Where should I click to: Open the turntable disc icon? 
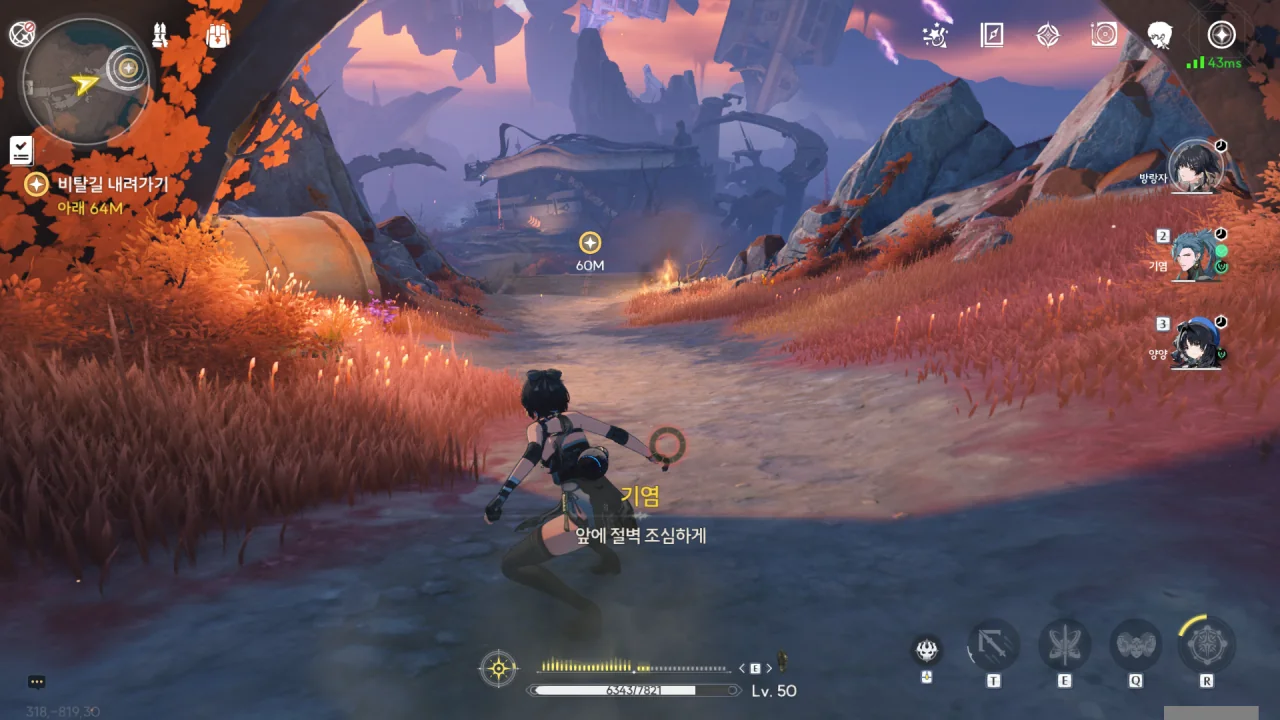click(1104, 36)
